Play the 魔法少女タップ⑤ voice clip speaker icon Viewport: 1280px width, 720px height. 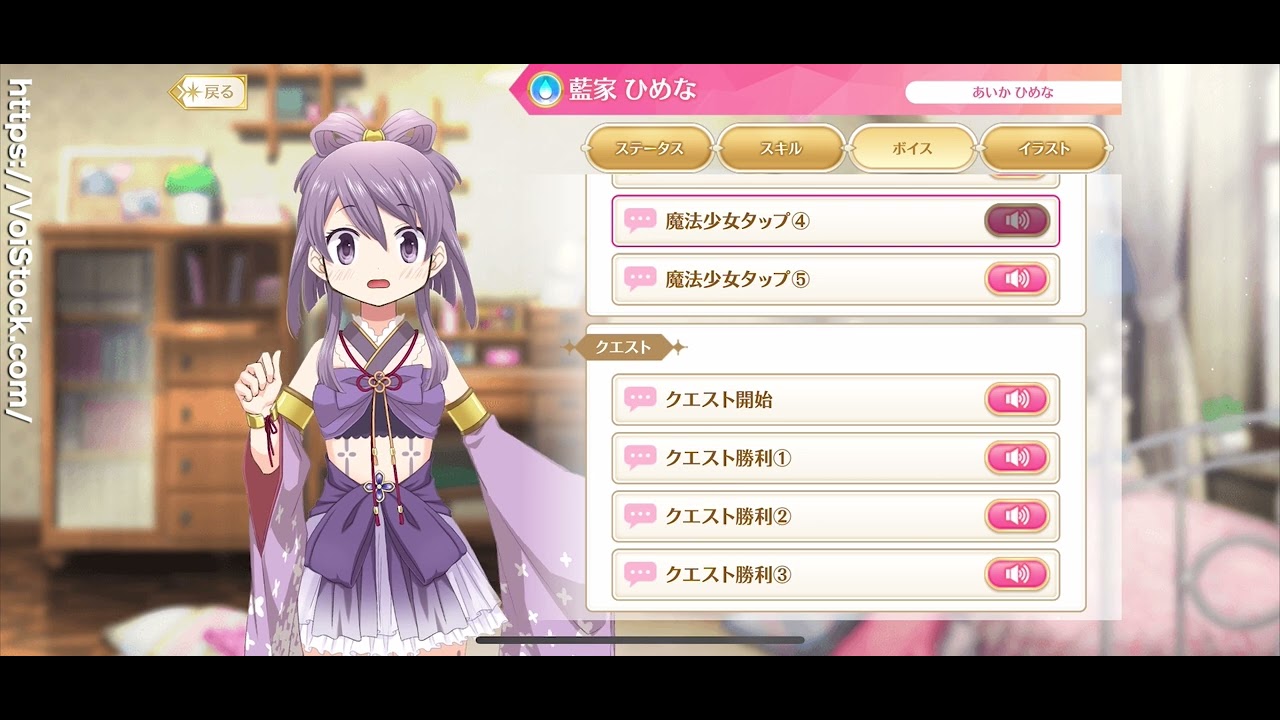click(x=1019, y=279)
